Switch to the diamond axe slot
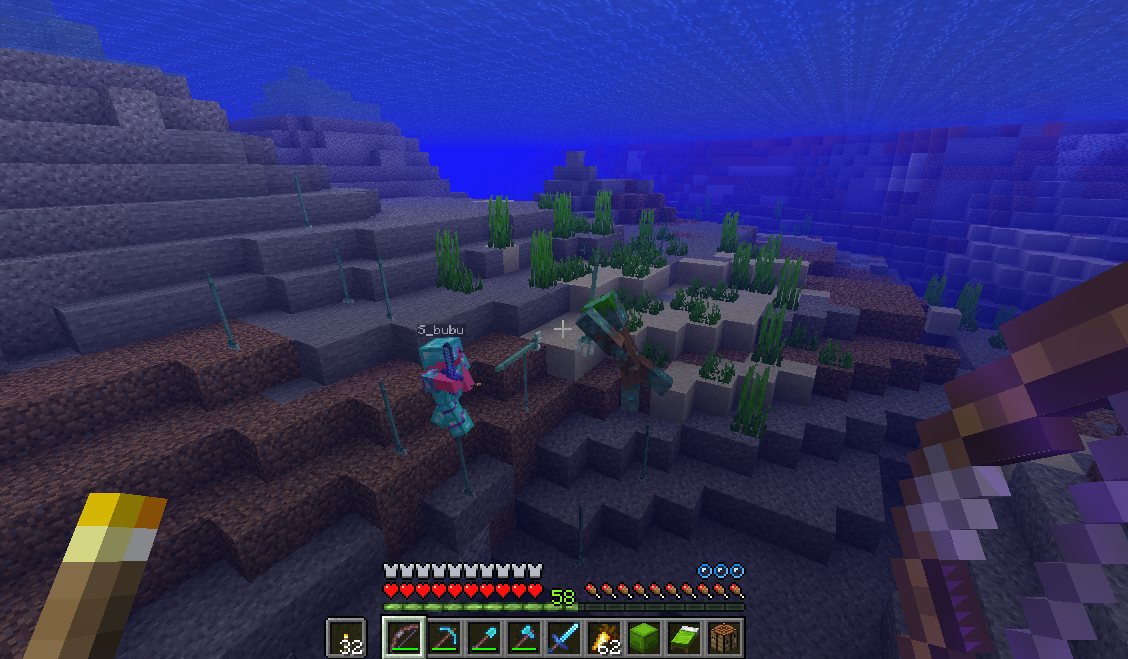 [523, 637]
